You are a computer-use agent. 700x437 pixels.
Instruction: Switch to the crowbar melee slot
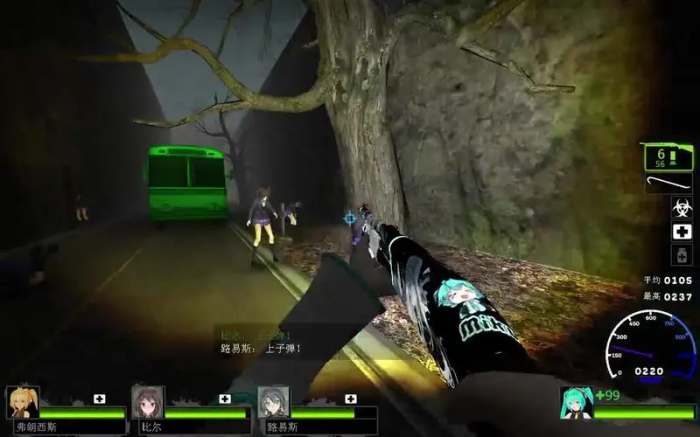click(667, 185)
